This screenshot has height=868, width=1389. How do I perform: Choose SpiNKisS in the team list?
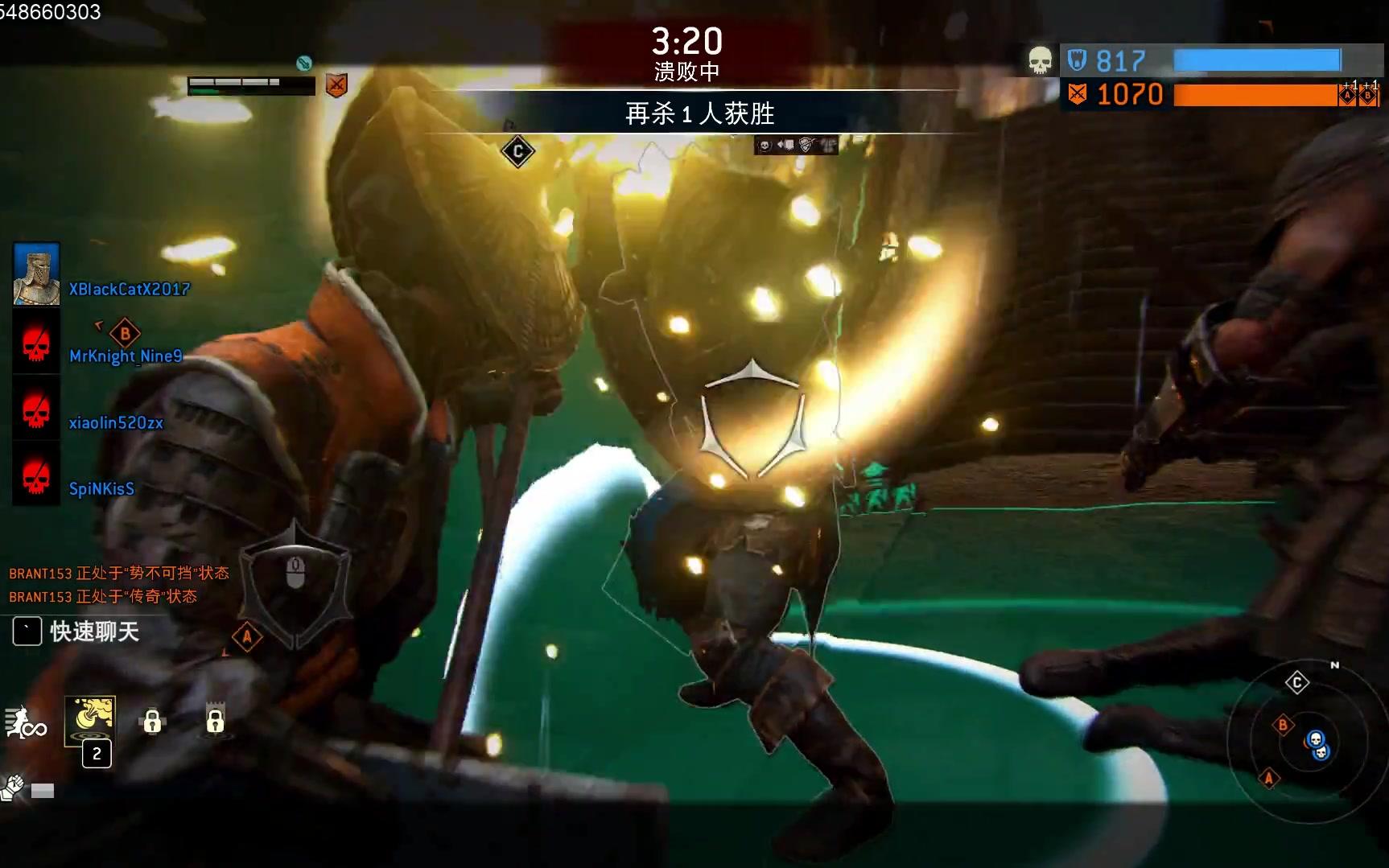(x=101, y=488)
